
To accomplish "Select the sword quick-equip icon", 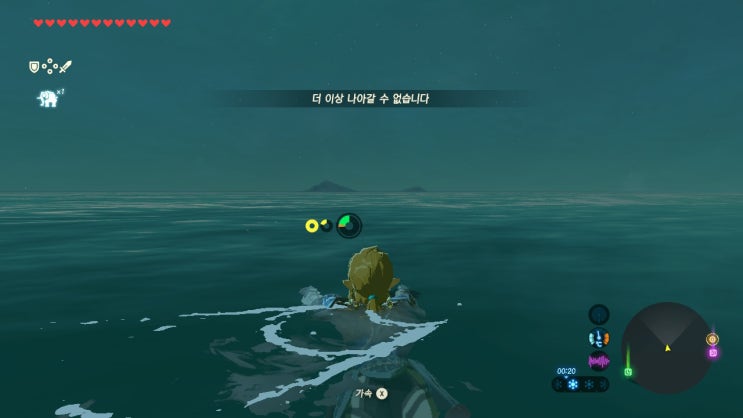I will pyautogui.click(x=65, y=67).
